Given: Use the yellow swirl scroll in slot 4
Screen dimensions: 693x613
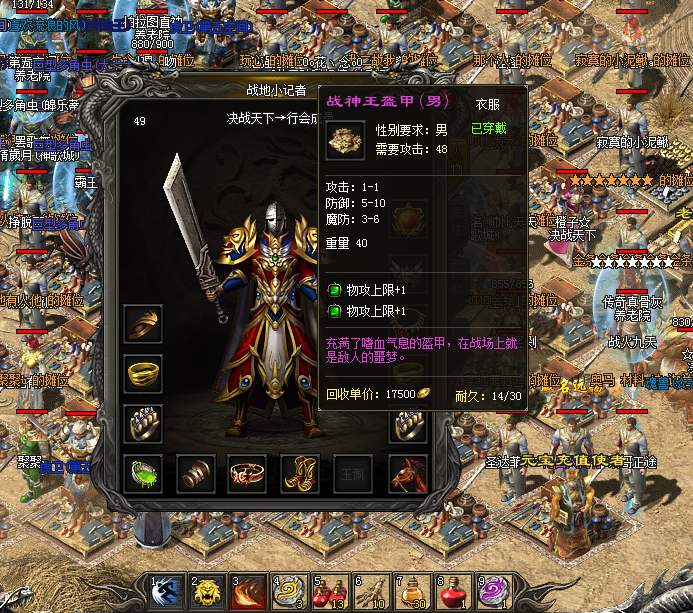Looking at the screenshot, I should coord(287,591).
